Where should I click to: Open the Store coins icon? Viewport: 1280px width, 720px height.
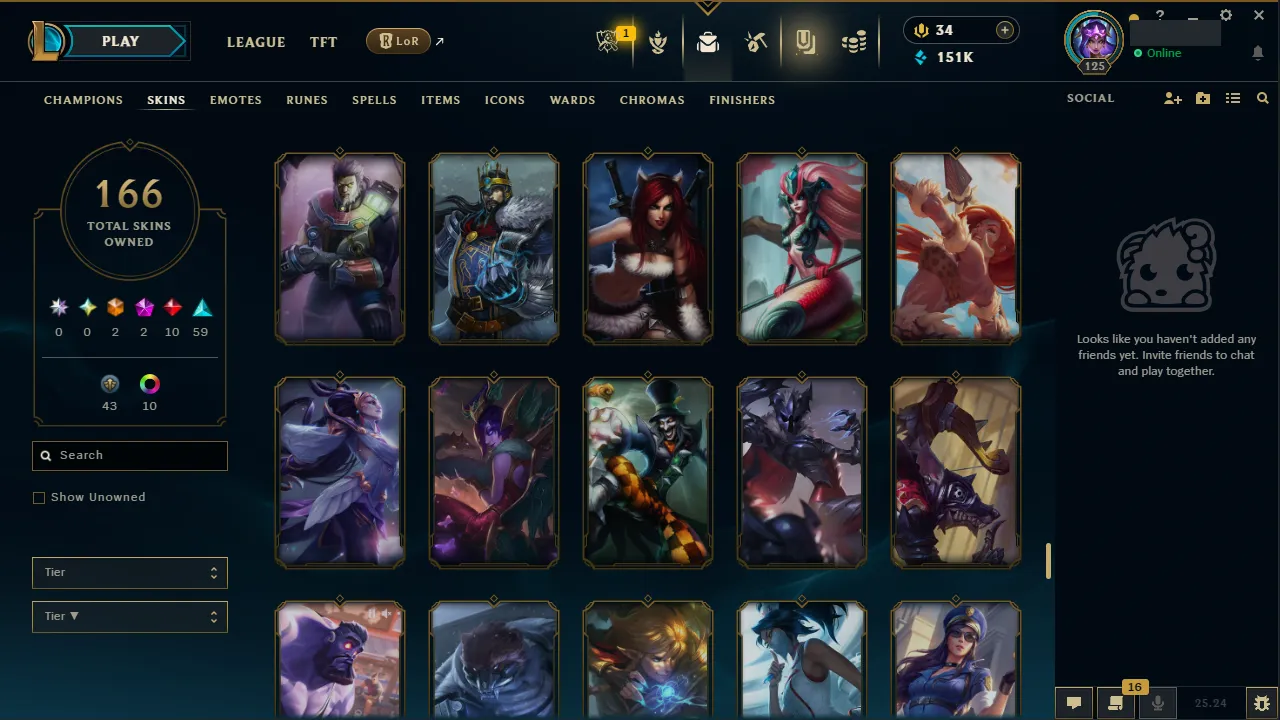click(854, 41)
